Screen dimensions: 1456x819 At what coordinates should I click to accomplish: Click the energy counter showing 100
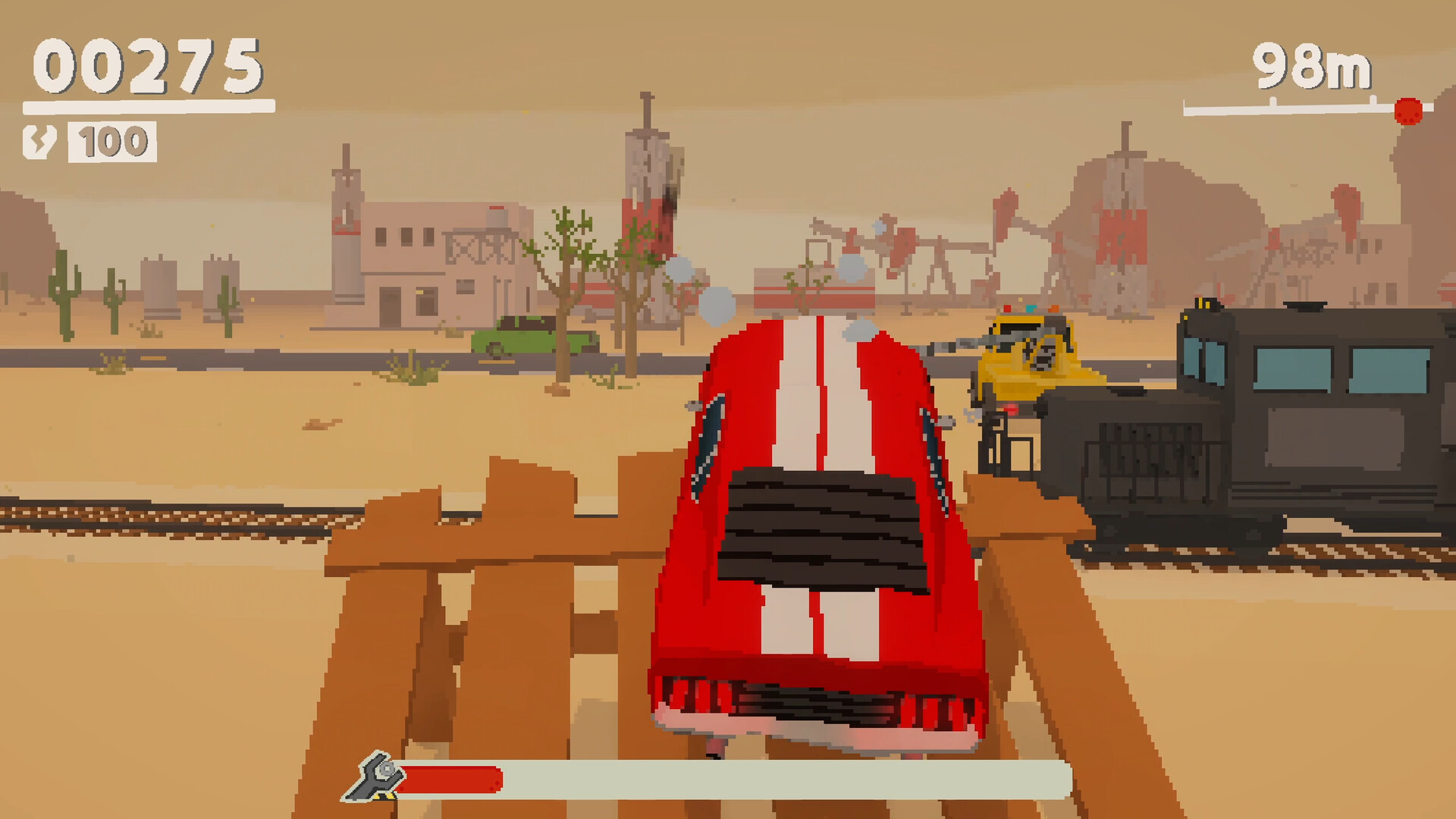pos(112,140)
